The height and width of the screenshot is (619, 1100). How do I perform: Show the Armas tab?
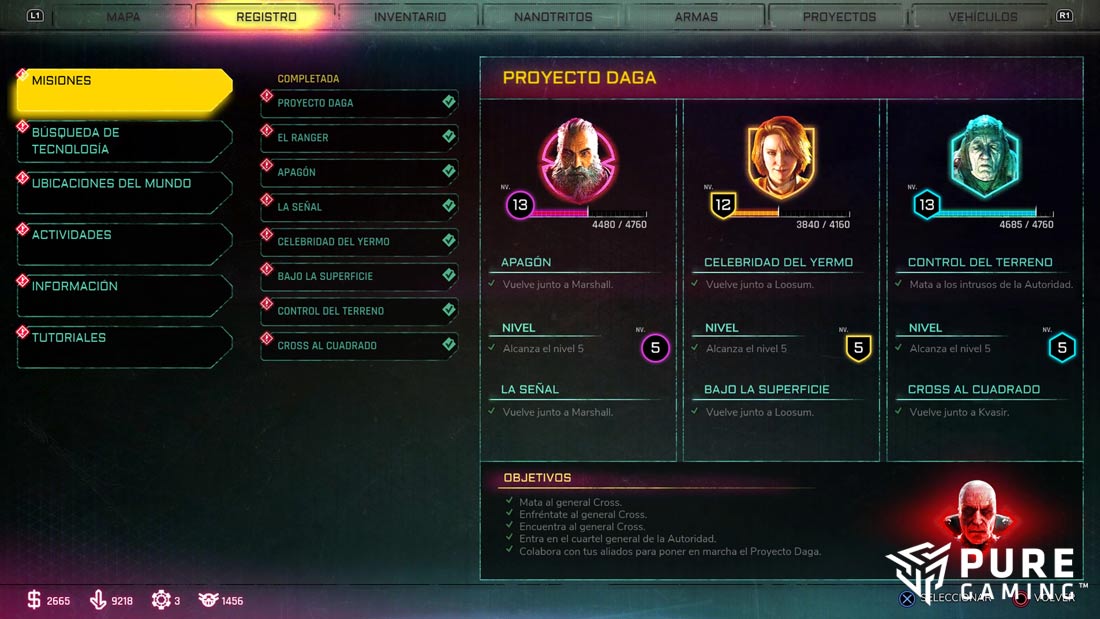click(x=696, y=17)
